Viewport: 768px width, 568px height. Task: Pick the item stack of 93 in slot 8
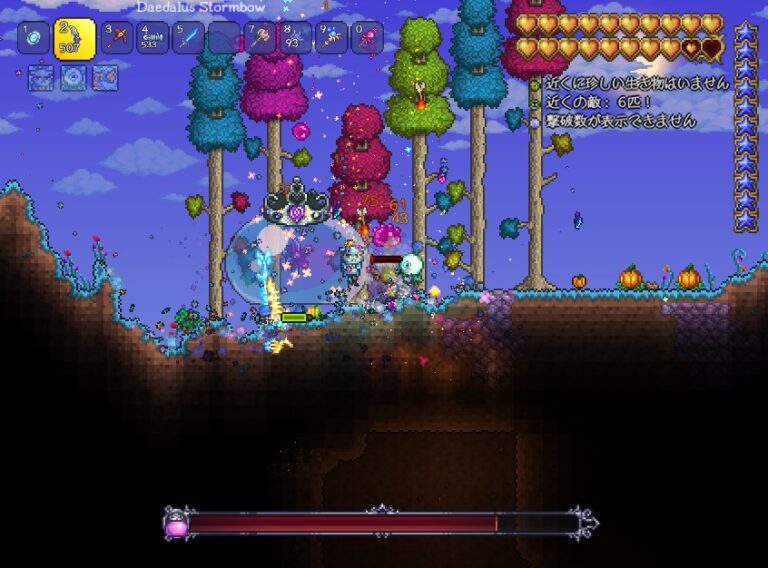coord(294,38)
